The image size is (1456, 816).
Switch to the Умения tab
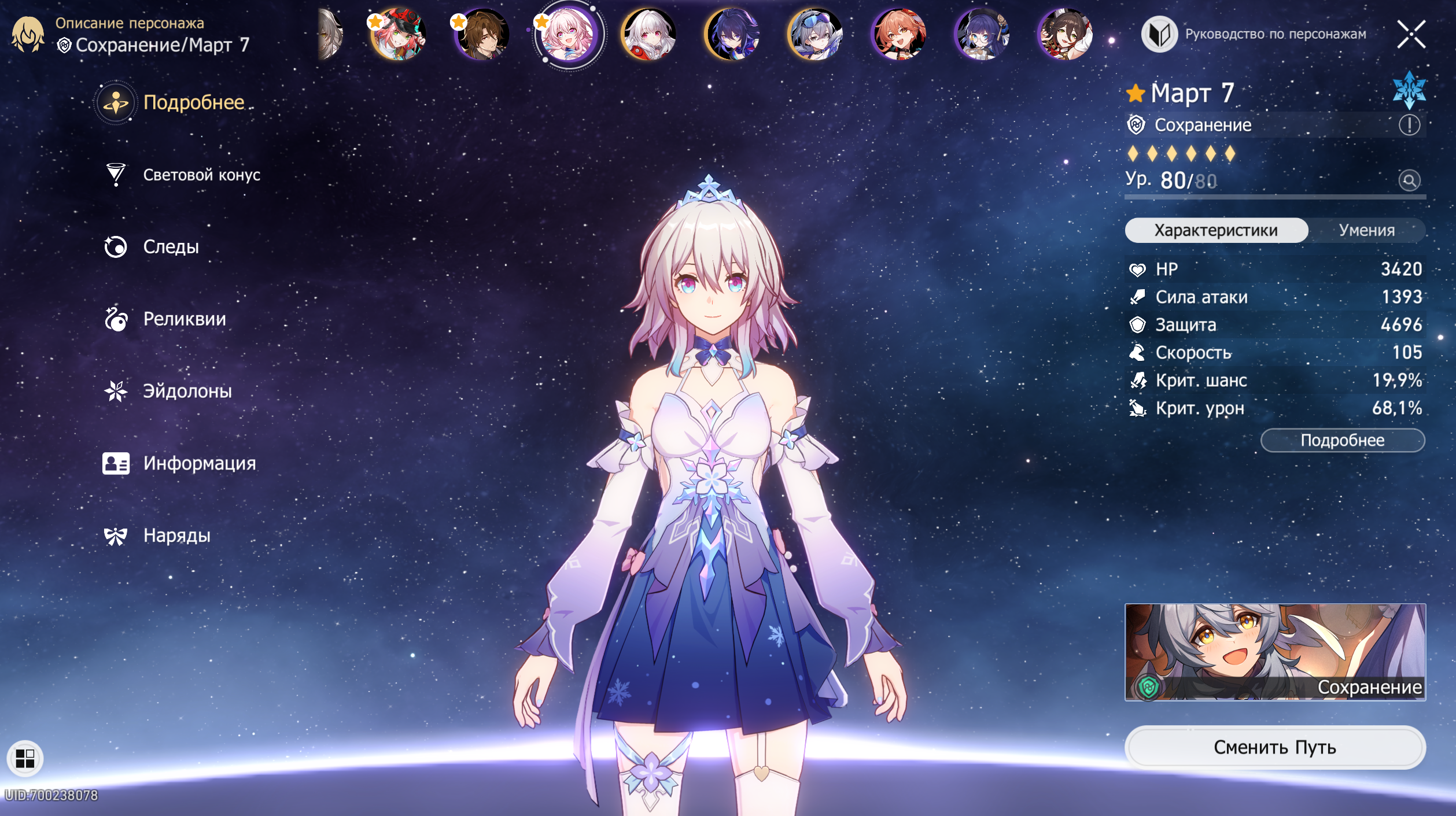[x=1366, y=230]
